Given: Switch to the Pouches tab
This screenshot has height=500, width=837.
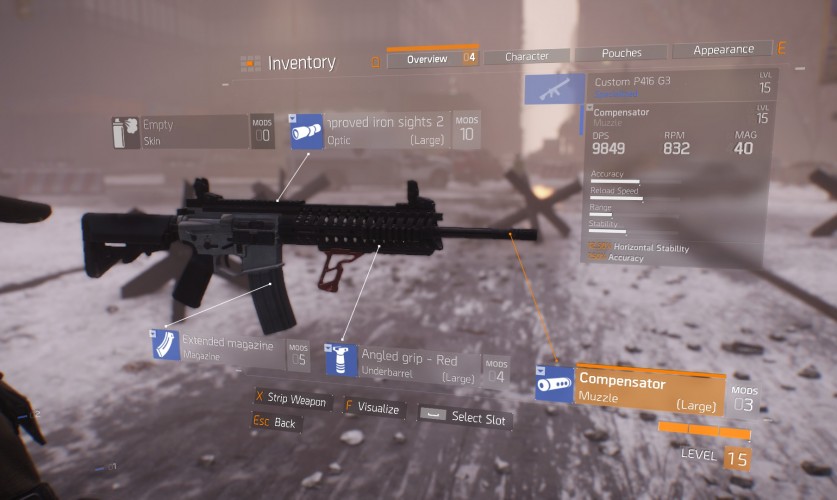Looking at the screenshot, I should [x=621, y=53].
